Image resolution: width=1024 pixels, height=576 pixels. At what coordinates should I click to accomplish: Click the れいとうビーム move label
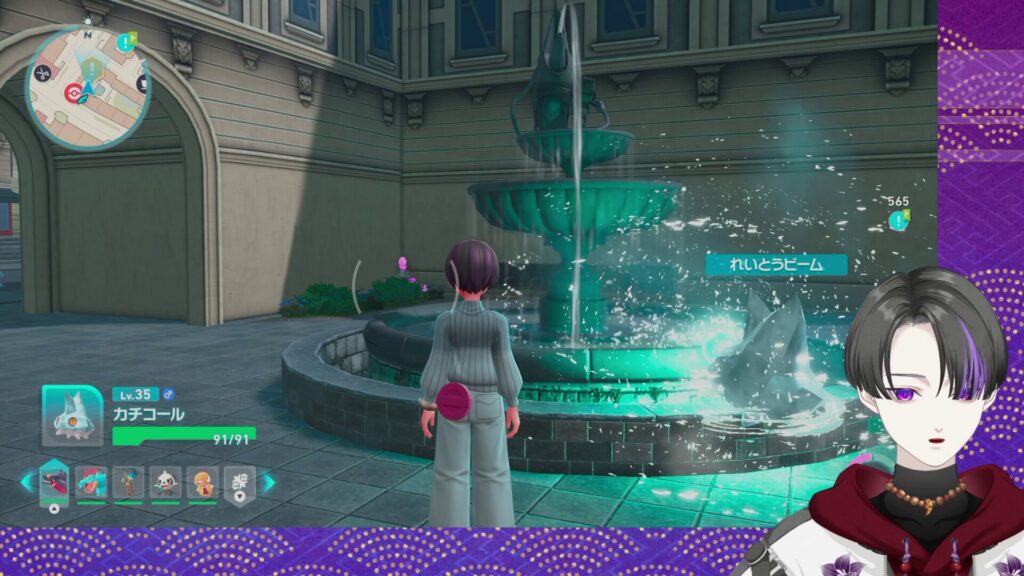[x=776, y=265]
